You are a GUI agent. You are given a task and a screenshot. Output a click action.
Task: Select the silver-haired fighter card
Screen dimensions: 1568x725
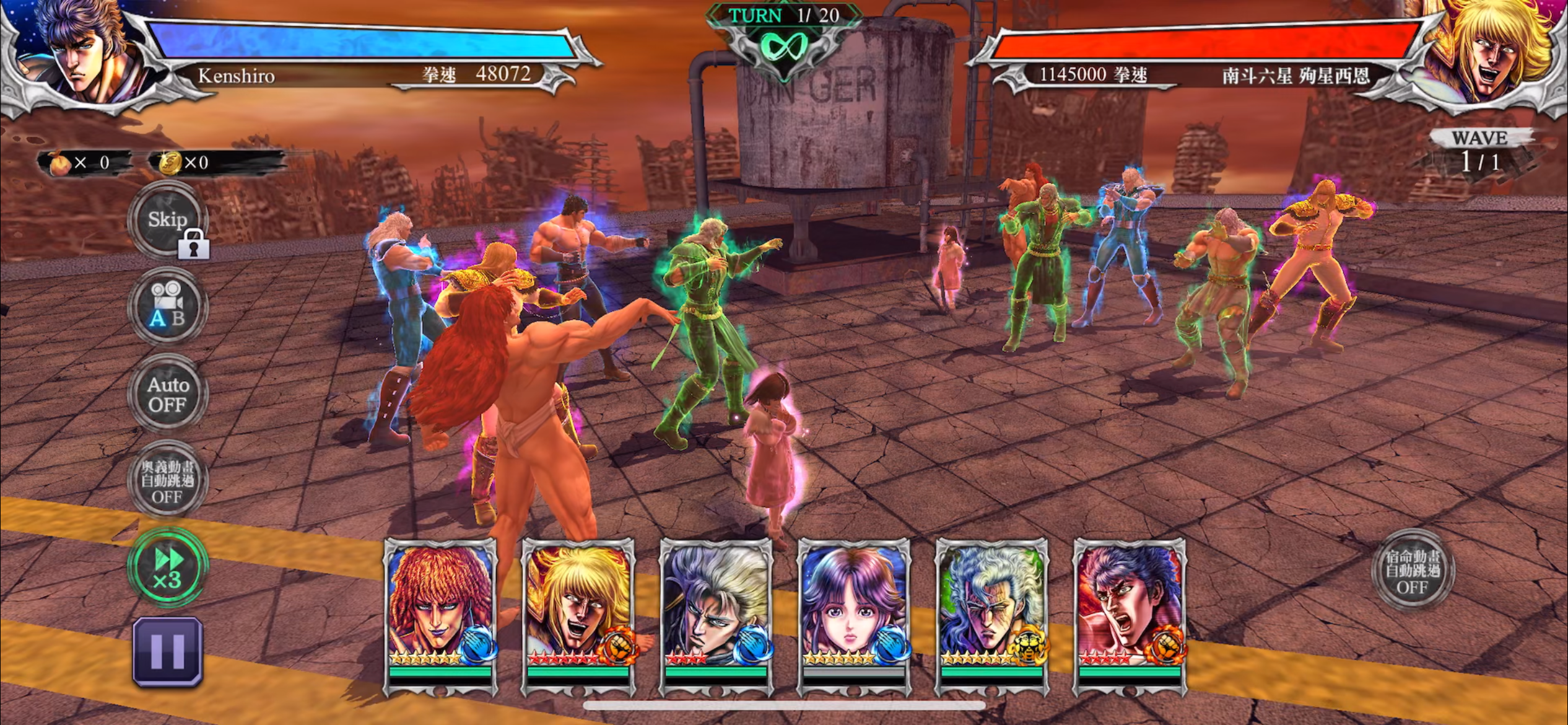pyautogui.click(x=716, y=615)
